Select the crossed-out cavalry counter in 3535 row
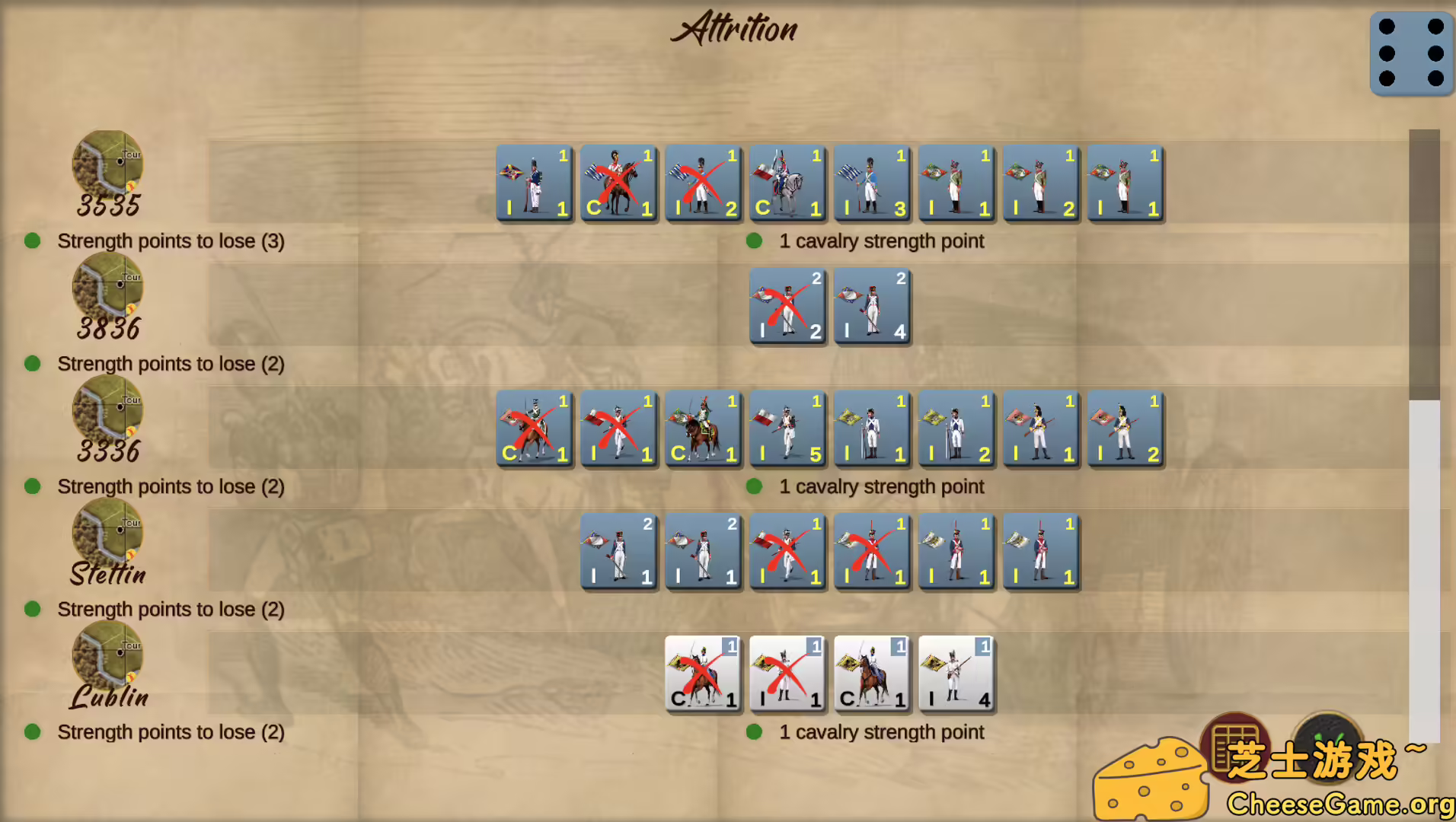The height and width of the screenshot is (822, 1456). click(618, 184)
